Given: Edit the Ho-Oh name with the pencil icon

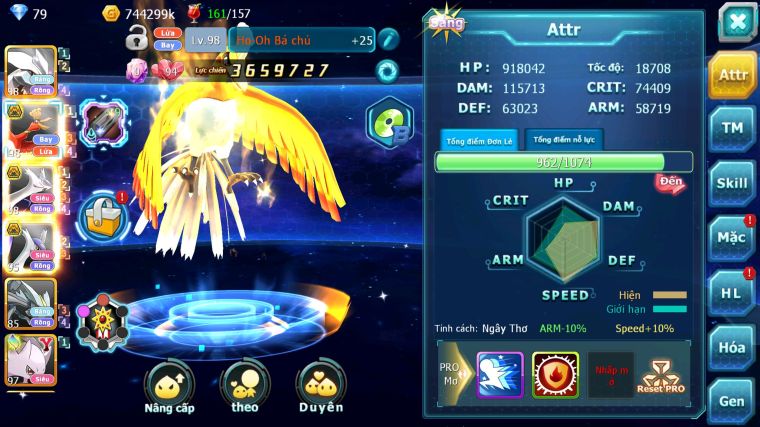Looking at the screenshot, I should [x=387, y=40].
